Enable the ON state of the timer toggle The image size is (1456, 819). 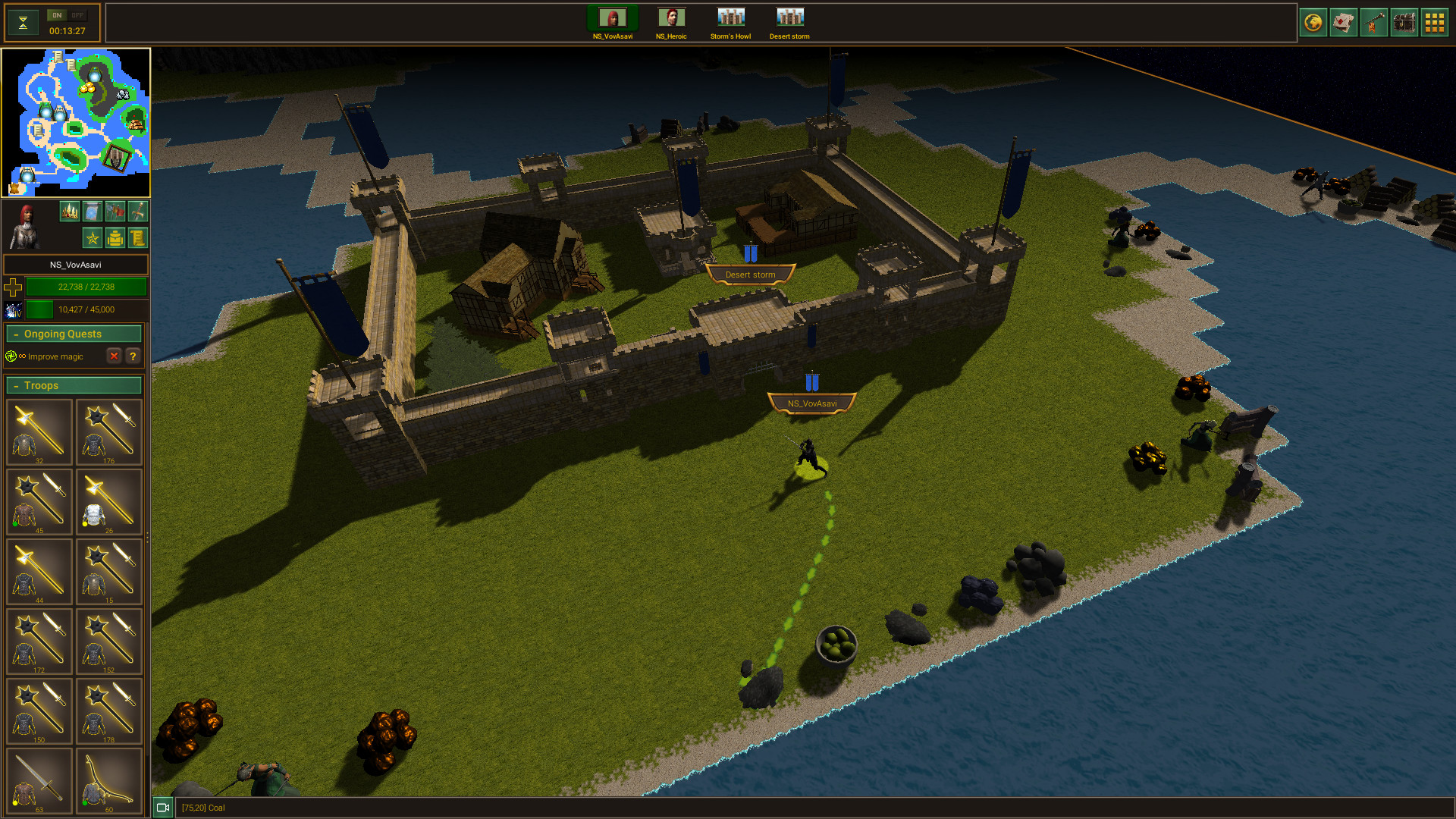56,14
